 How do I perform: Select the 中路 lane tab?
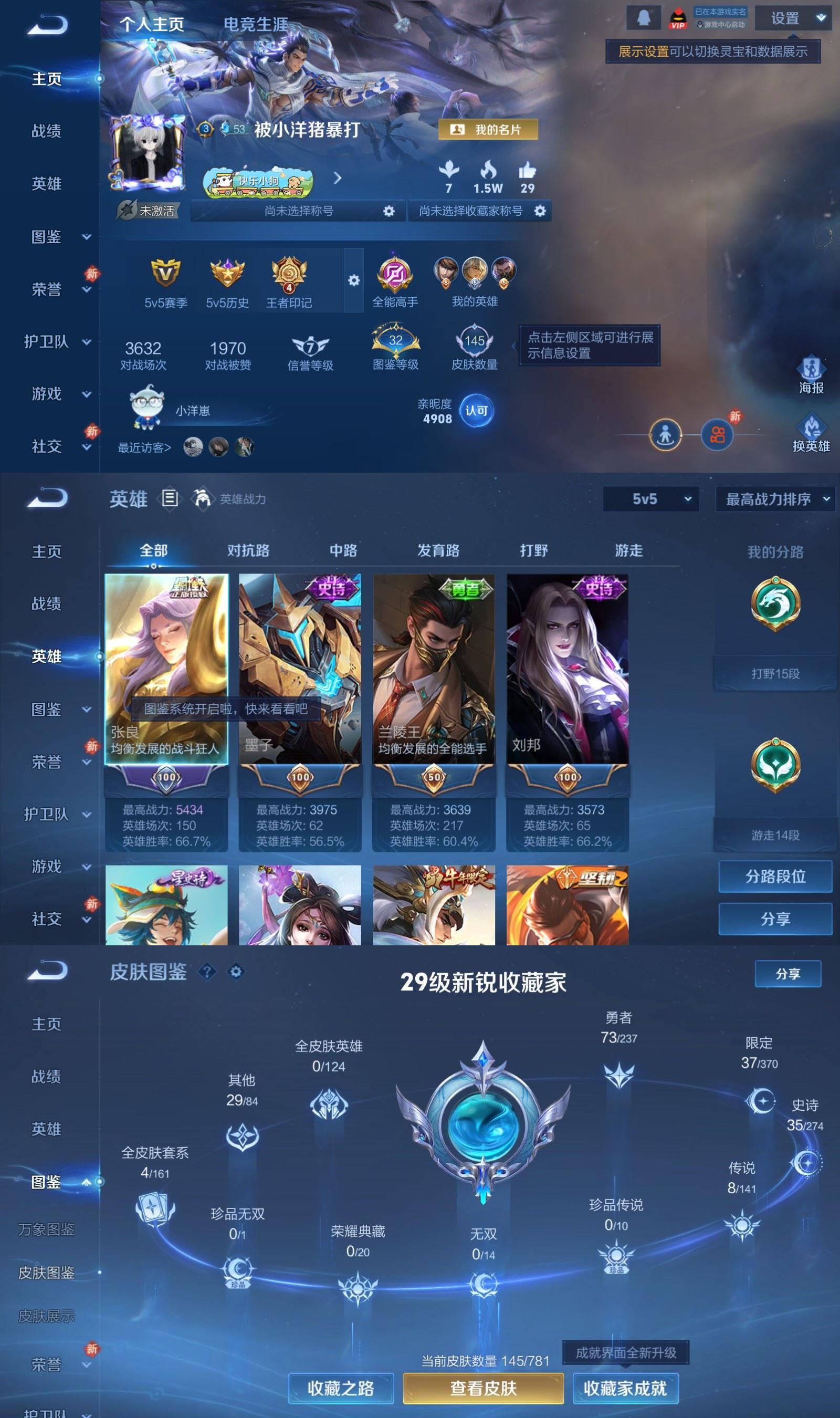pyautogui.click(x=342, y=550)
